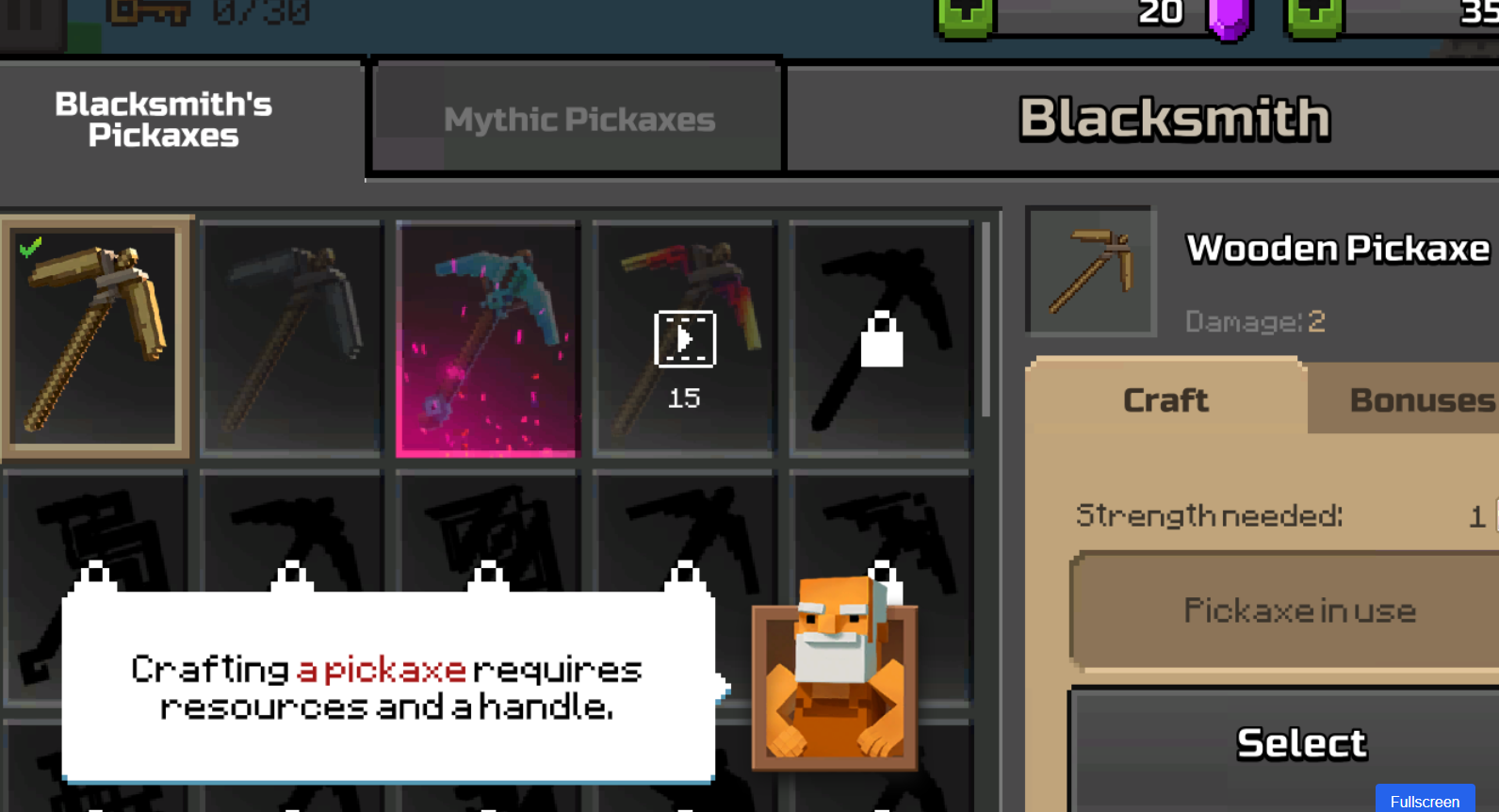The height and width of the screenshot is (812, 1499).
Task: Open the glowing pink mythic pickaxe
Action: [x=486, y=337]
